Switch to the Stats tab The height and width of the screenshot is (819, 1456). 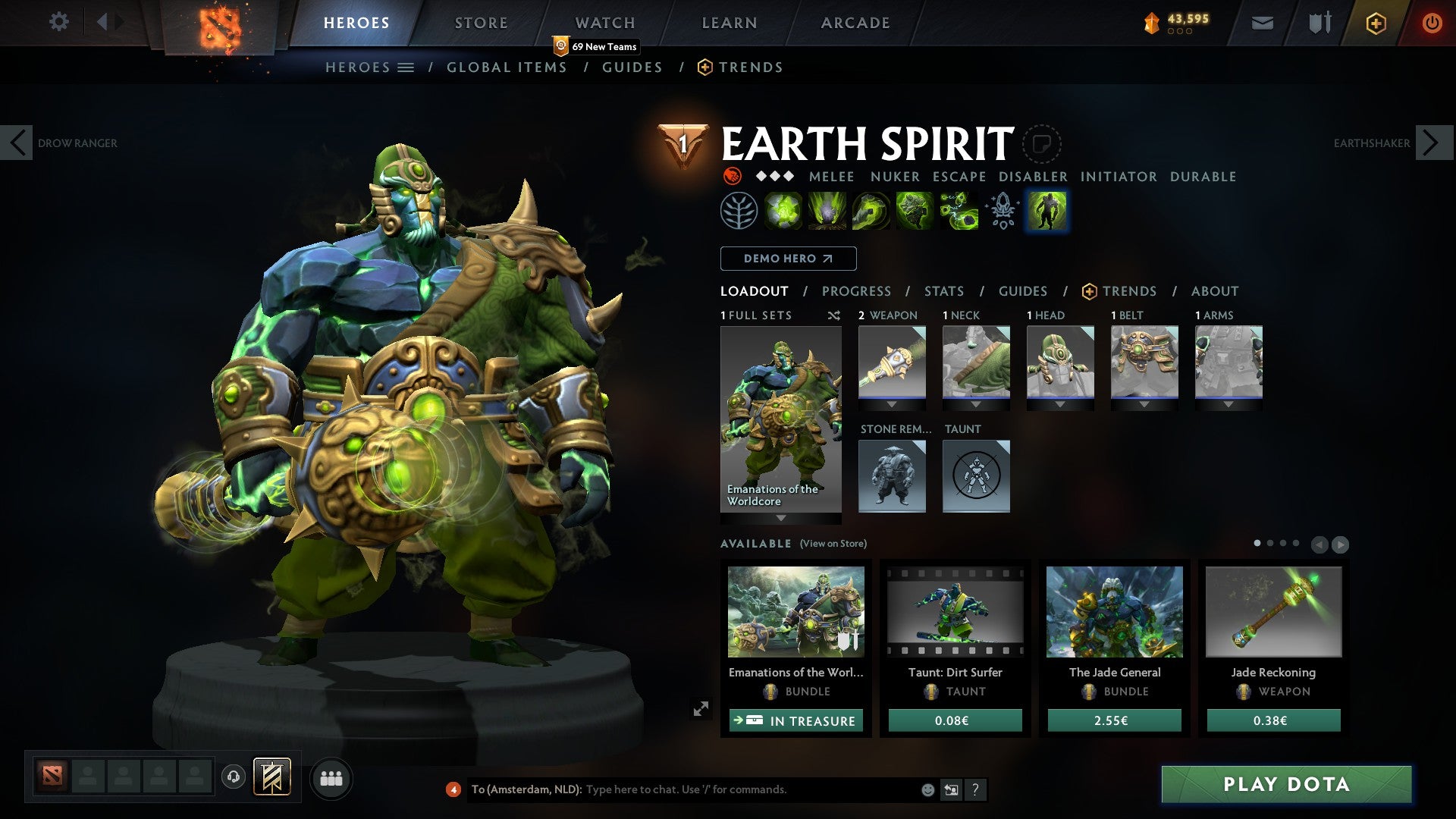[x=943, y=290]
